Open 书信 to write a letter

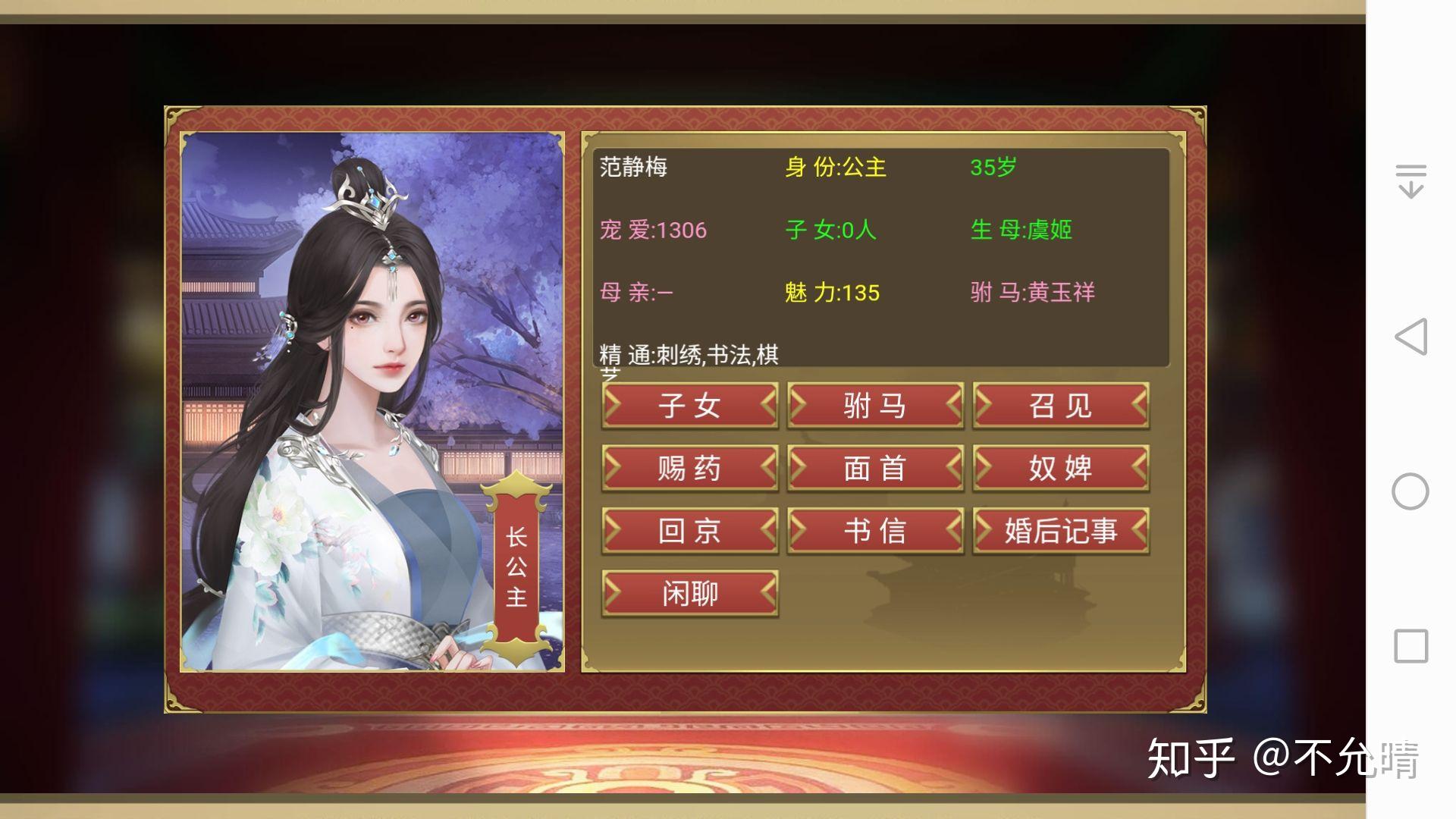pos(875,531)
